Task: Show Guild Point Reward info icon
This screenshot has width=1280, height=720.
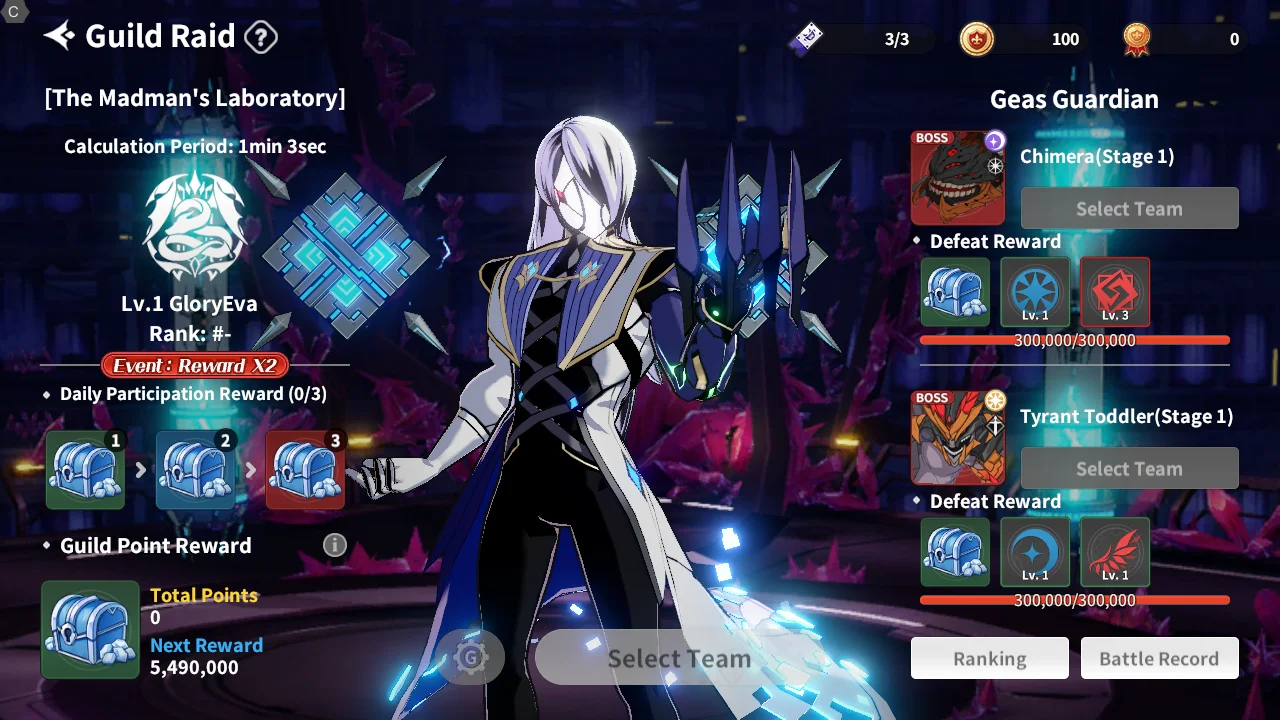Action: pos(335,545)
